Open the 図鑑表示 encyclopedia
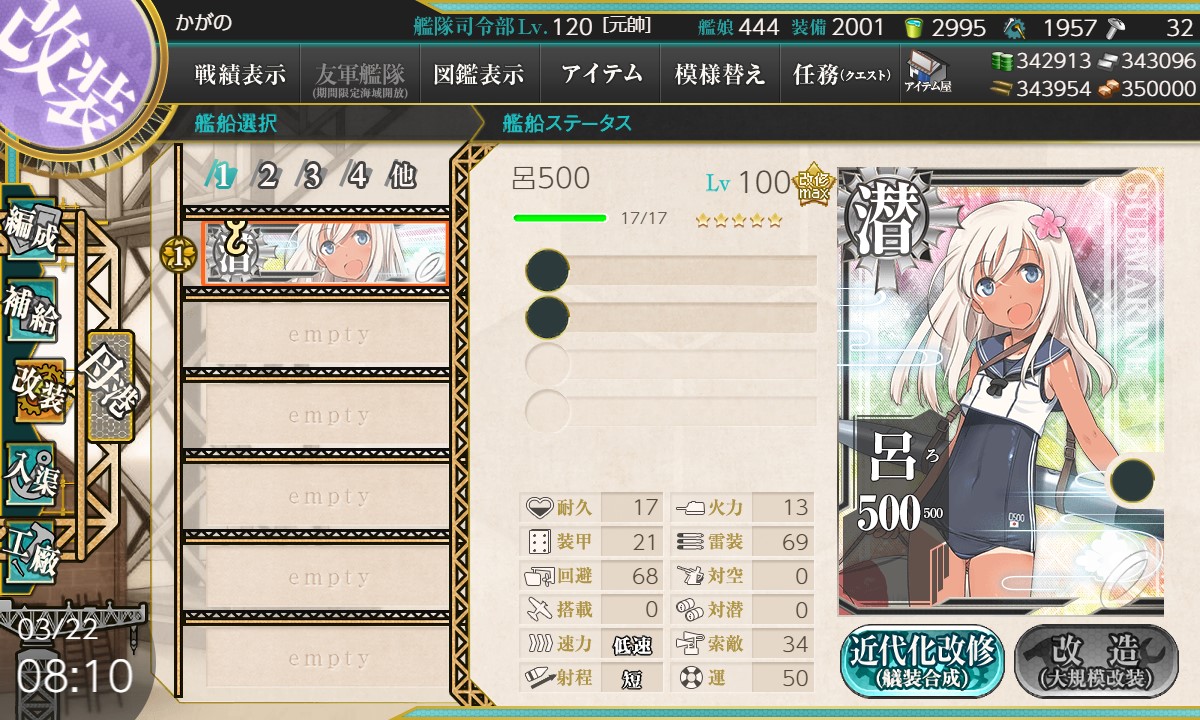This screenshot has height=720, width=1200. pyautogui.click(x=479, y=75)
